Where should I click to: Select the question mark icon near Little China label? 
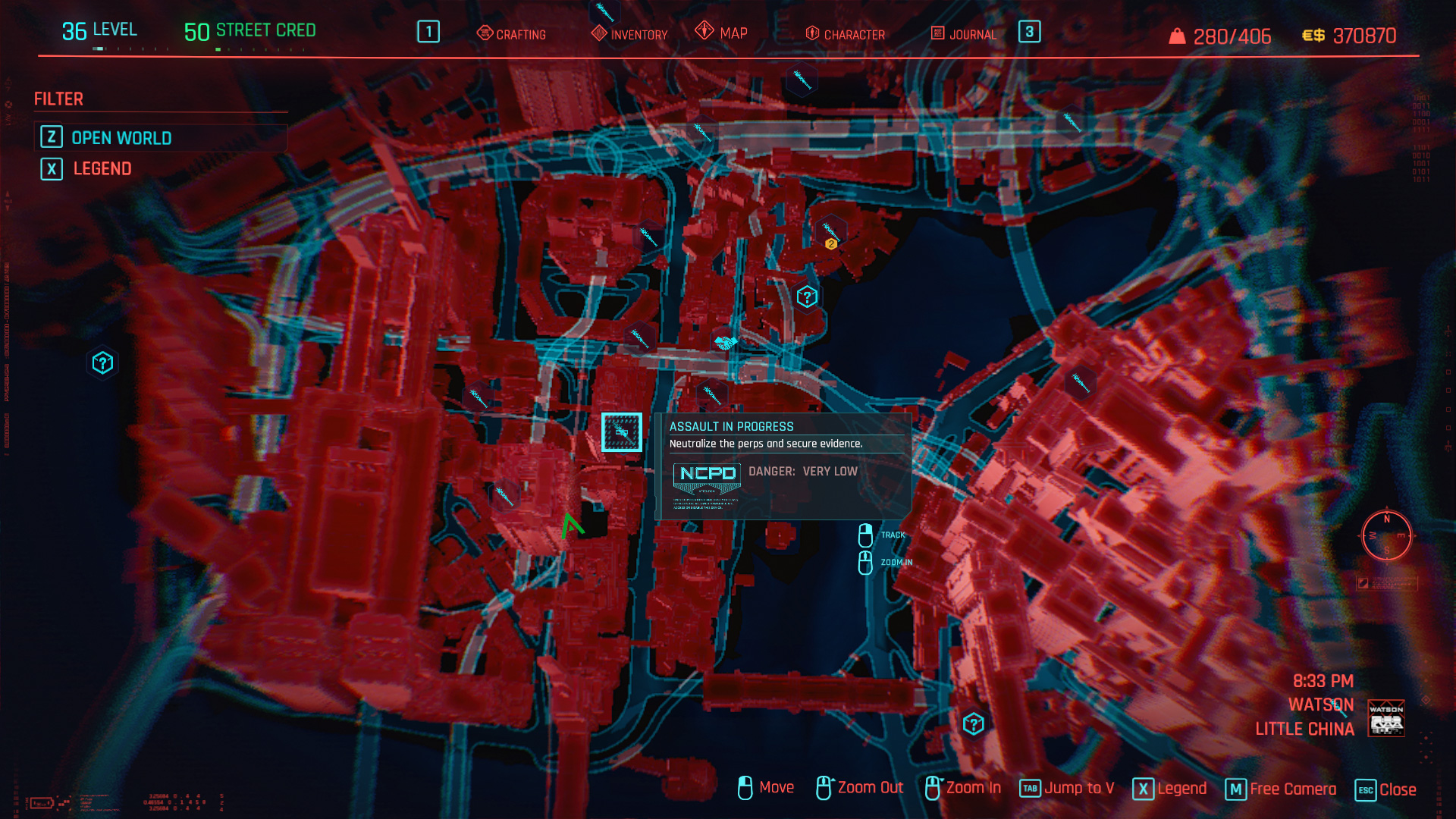pyautogui.click(x=973, y=724)
